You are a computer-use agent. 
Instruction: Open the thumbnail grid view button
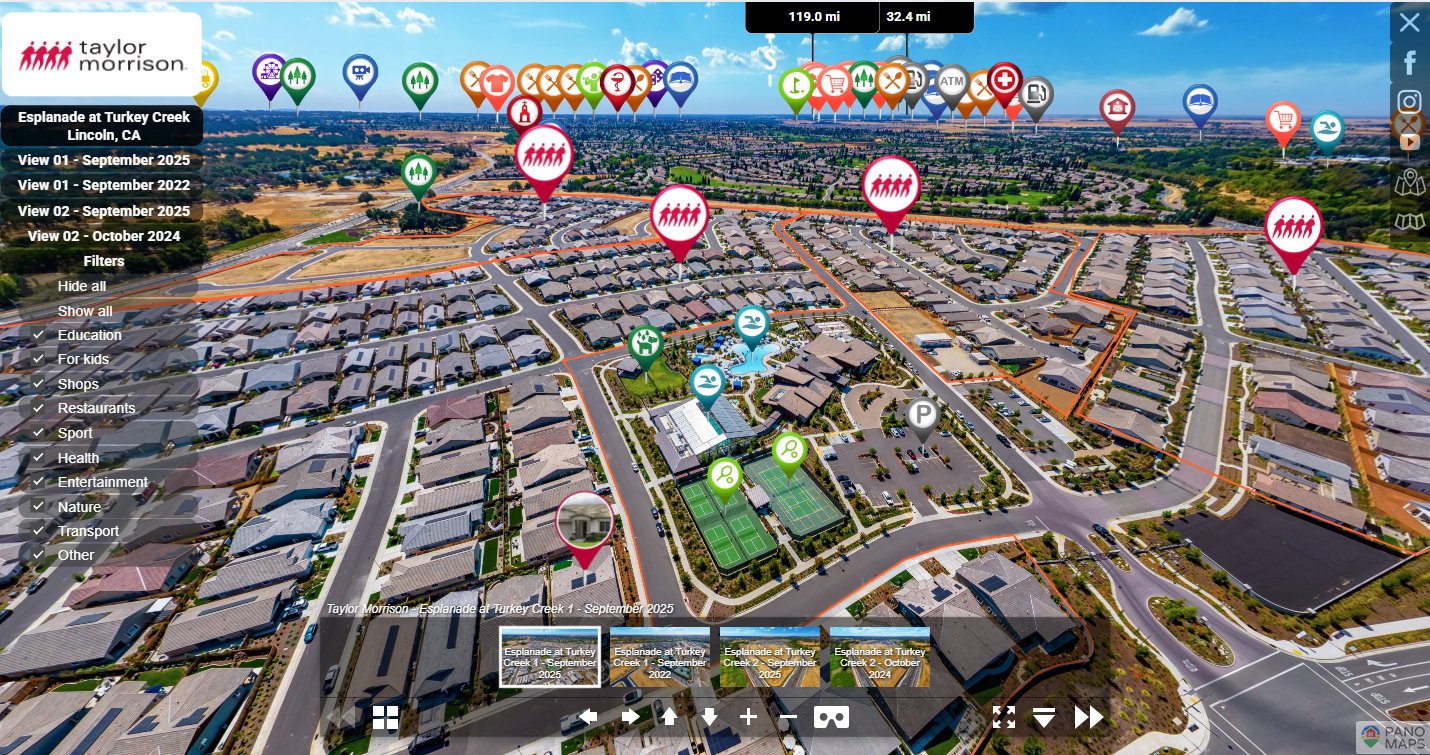tap(385, 717)
